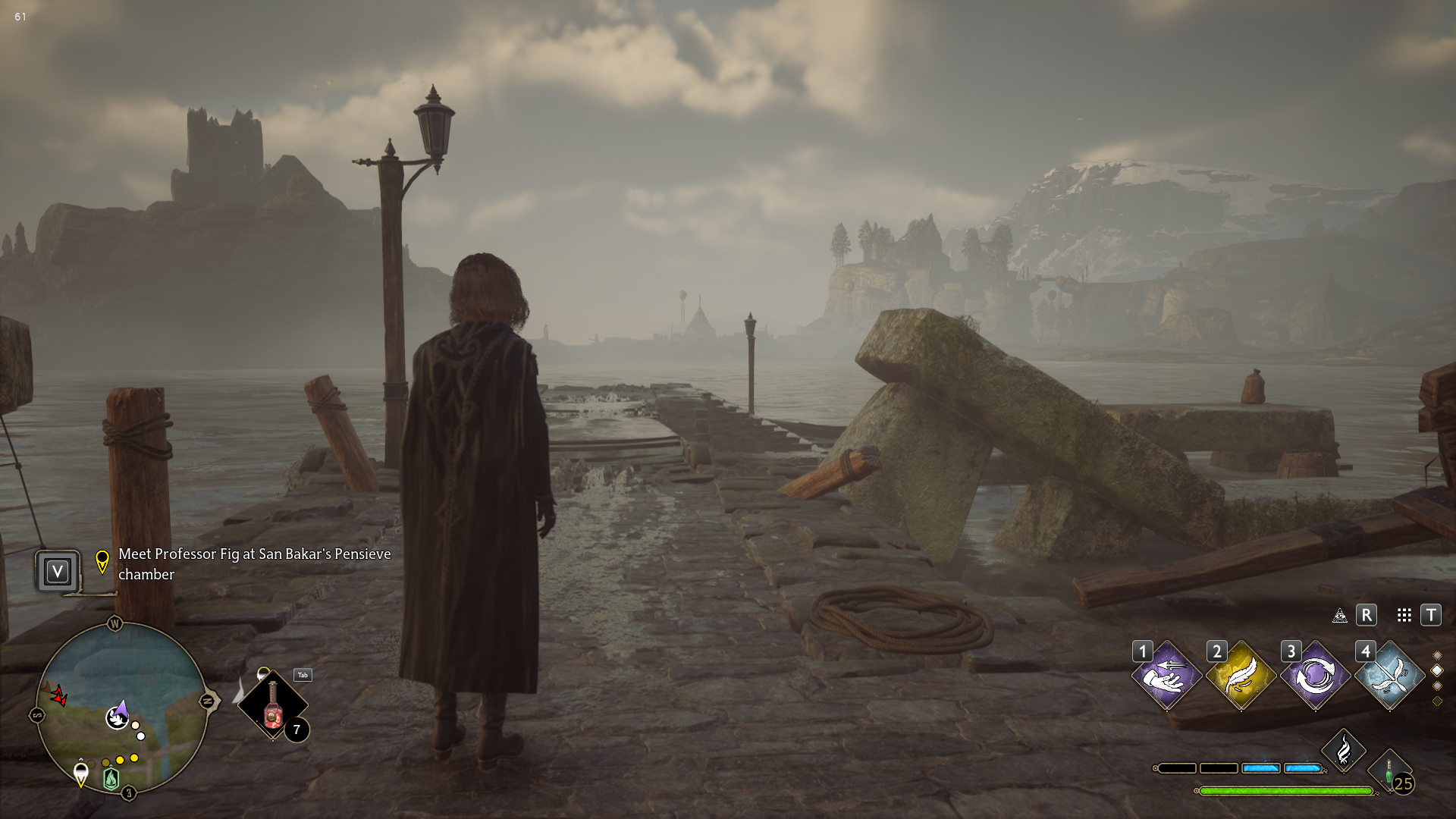The image size is (1456, 819).
Task: Open the spell set grid icon
Action: [1404, 615]
